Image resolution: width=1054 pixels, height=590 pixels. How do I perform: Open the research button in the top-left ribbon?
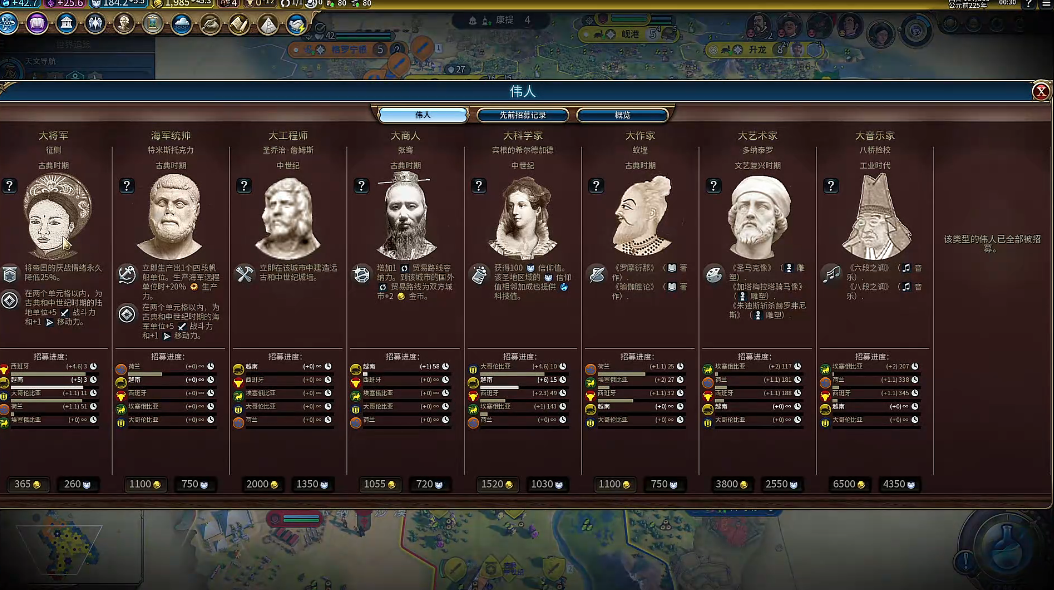[x=9, y=24]
